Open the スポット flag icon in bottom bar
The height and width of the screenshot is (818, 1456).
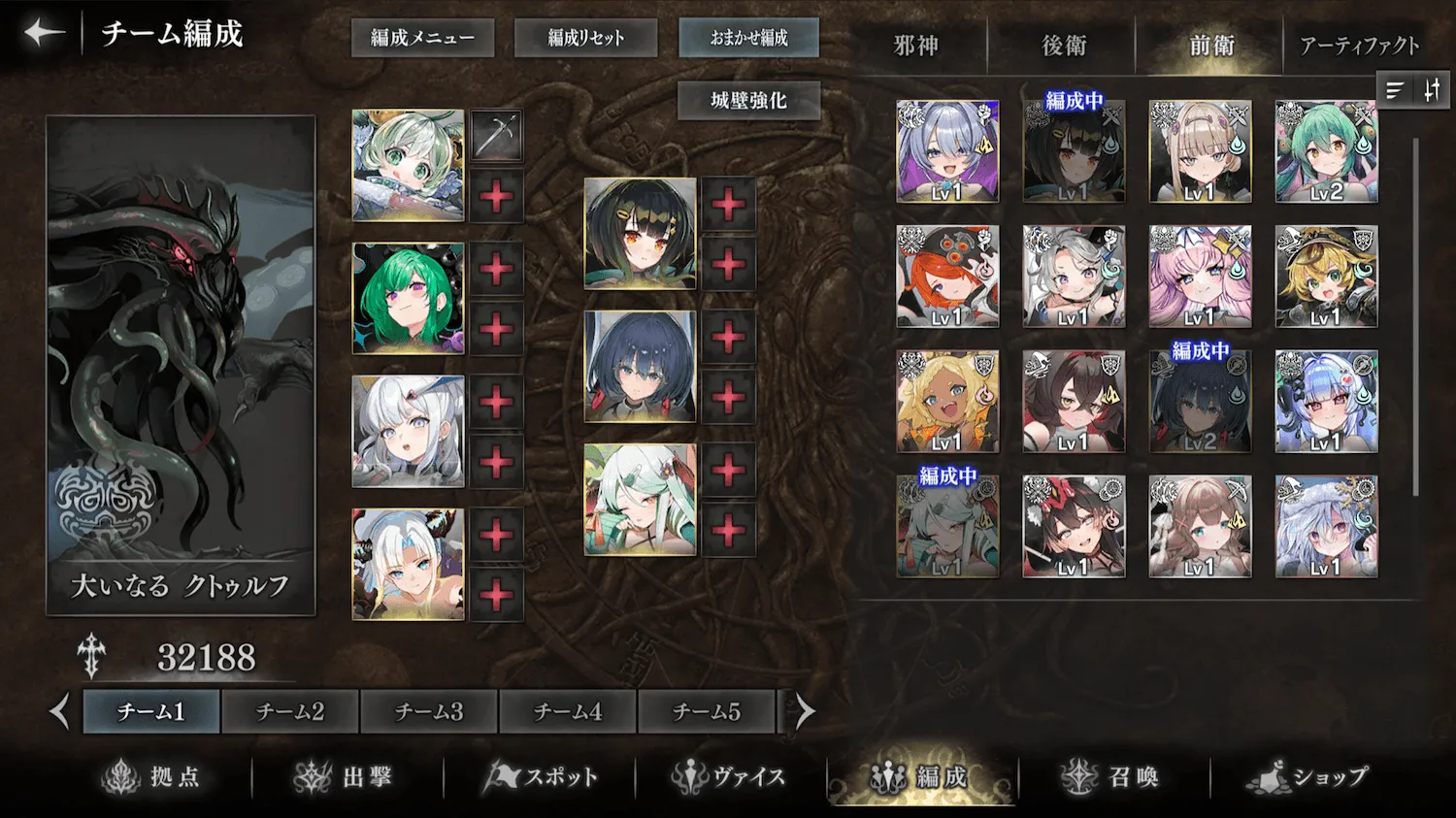coord(541,775)
